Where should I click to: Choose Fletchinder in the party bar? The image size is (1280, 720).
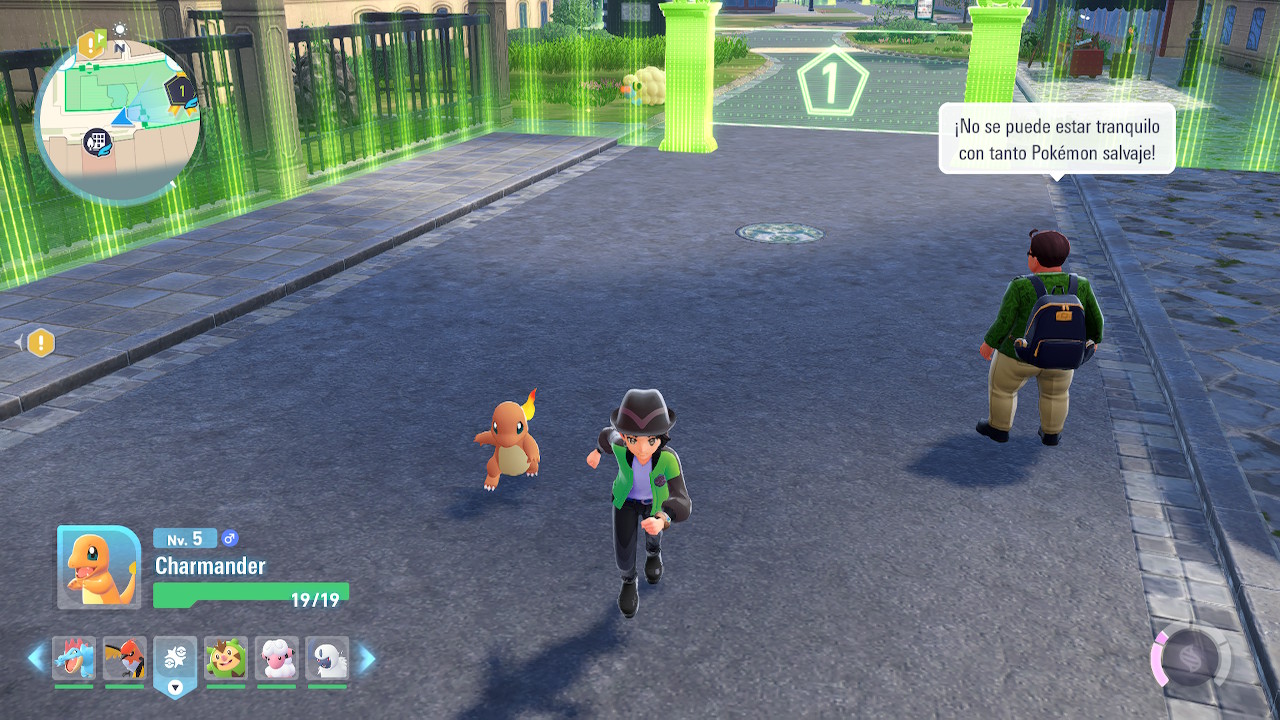tap(125, 658)
